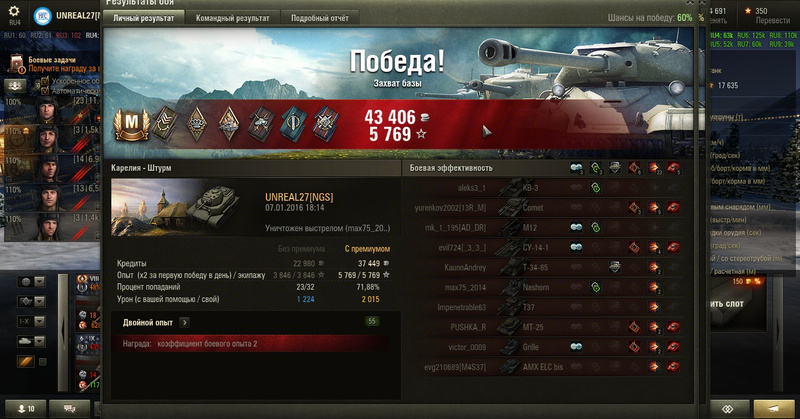Expand the Двойной опыт arrow button
Image resolution: width=800 pixels, height=419 pixels.
coord(184,322)
